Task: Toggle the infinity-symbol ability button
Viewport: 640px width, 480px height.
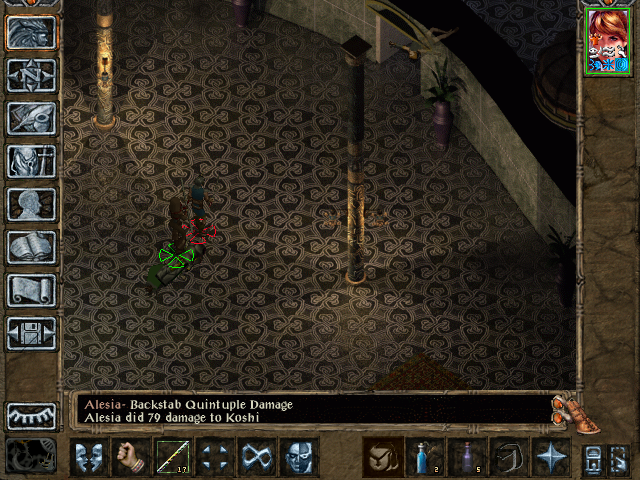Action: pyautogui.click(x=257, y=457)
